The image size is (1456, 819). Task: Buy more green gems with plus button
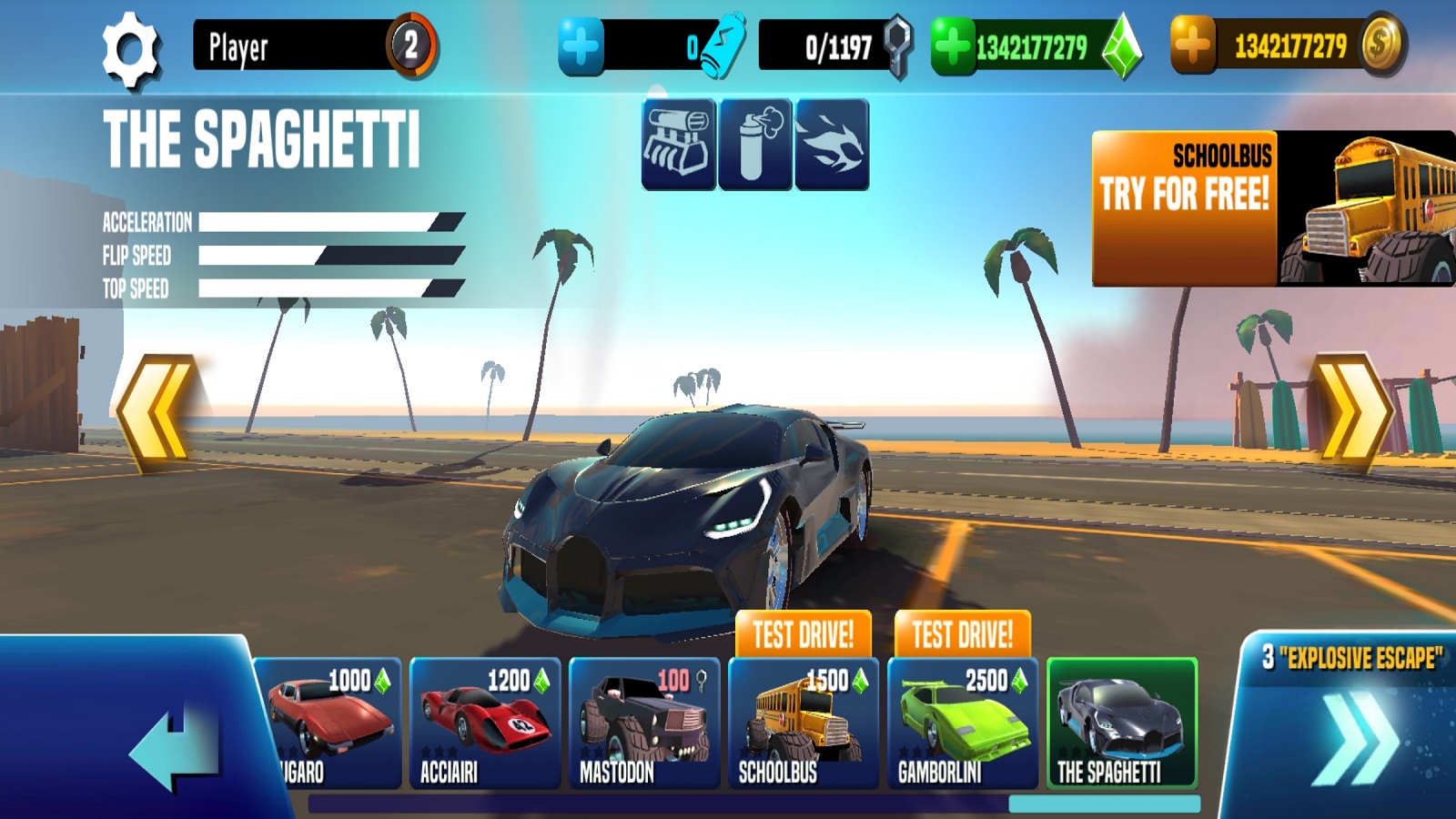click(x=953, y=45)
